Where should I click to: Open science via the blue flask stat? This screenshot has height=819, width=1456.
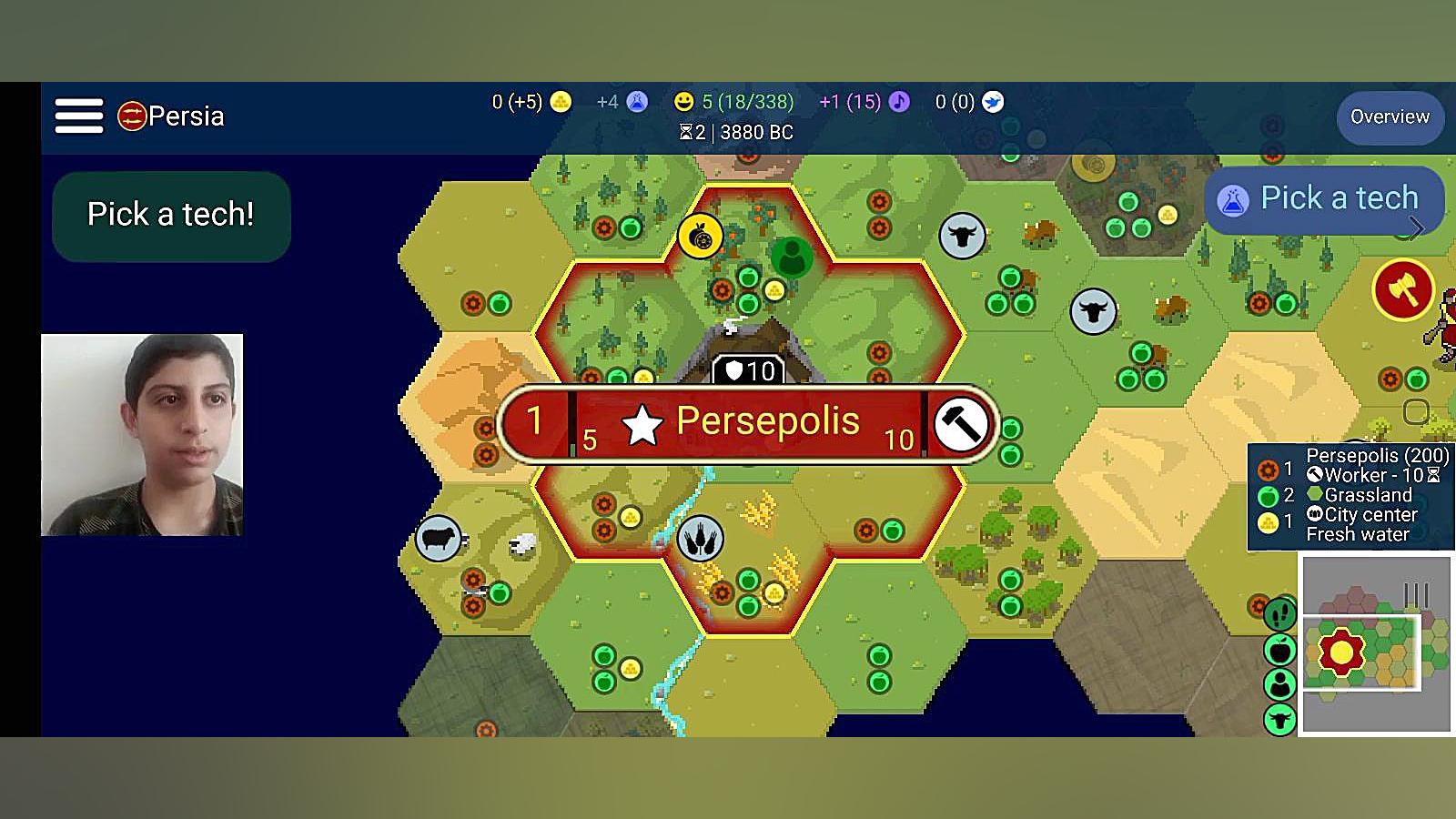[x=637, y=102]
